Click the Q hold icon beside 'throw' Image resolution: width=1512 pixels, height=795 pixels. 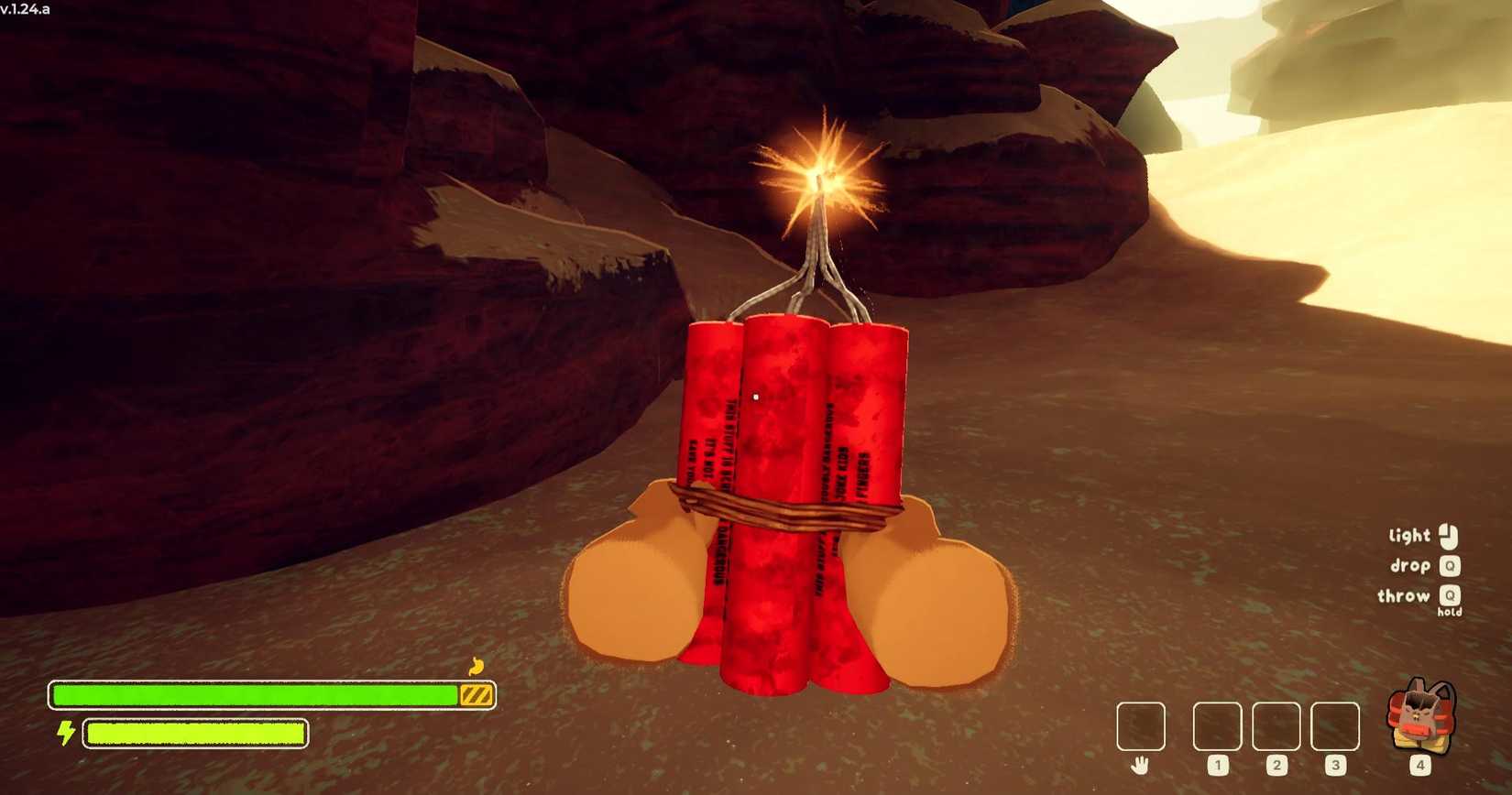point(1451,596)
